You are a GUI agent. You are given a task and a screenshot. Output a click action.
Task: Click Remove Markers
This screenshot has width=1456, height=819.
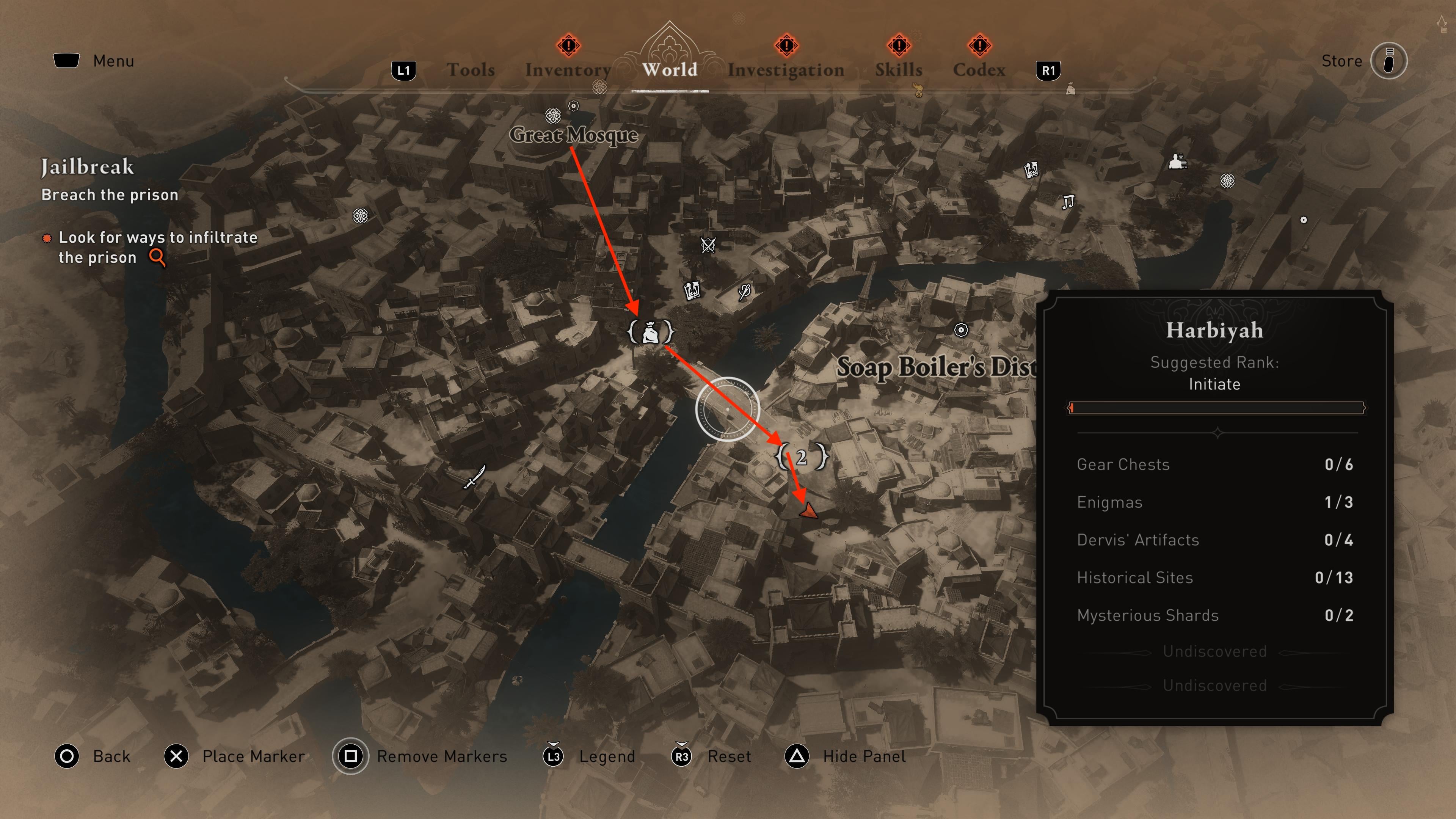441,756
